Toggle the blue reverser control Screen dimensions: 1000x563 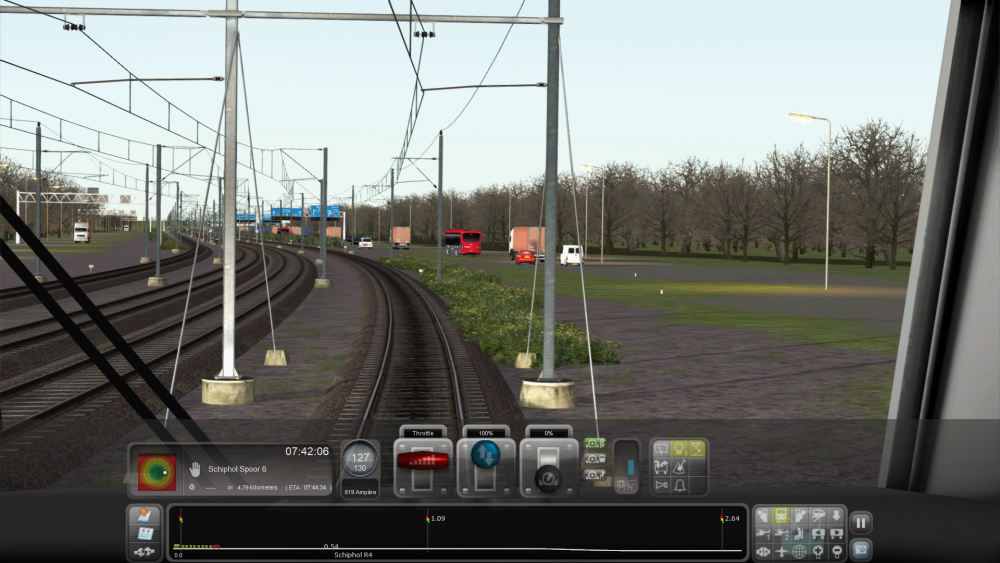pyautogui.click(x=486, y=455)
